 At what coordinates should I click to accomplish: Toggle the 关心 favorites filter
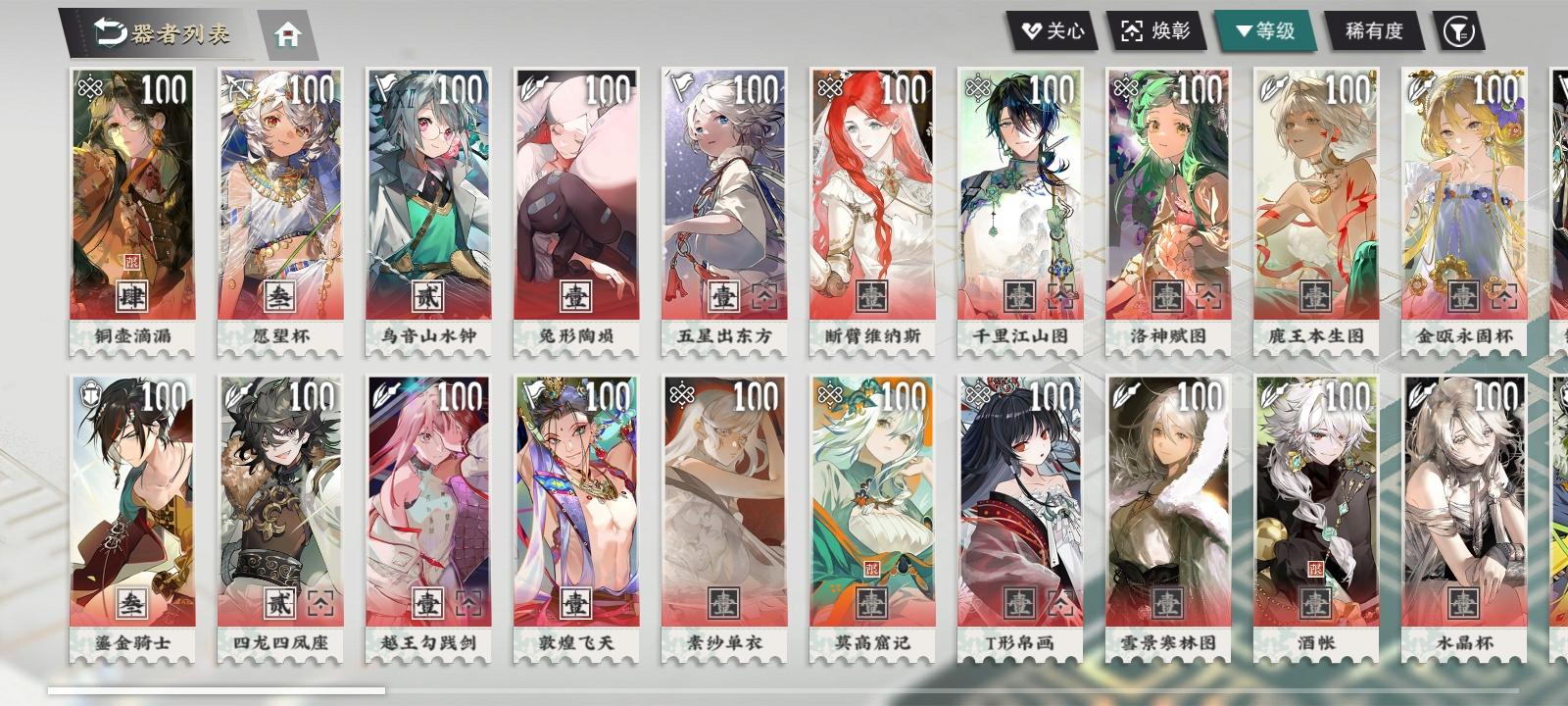(x=1054, y=30)
